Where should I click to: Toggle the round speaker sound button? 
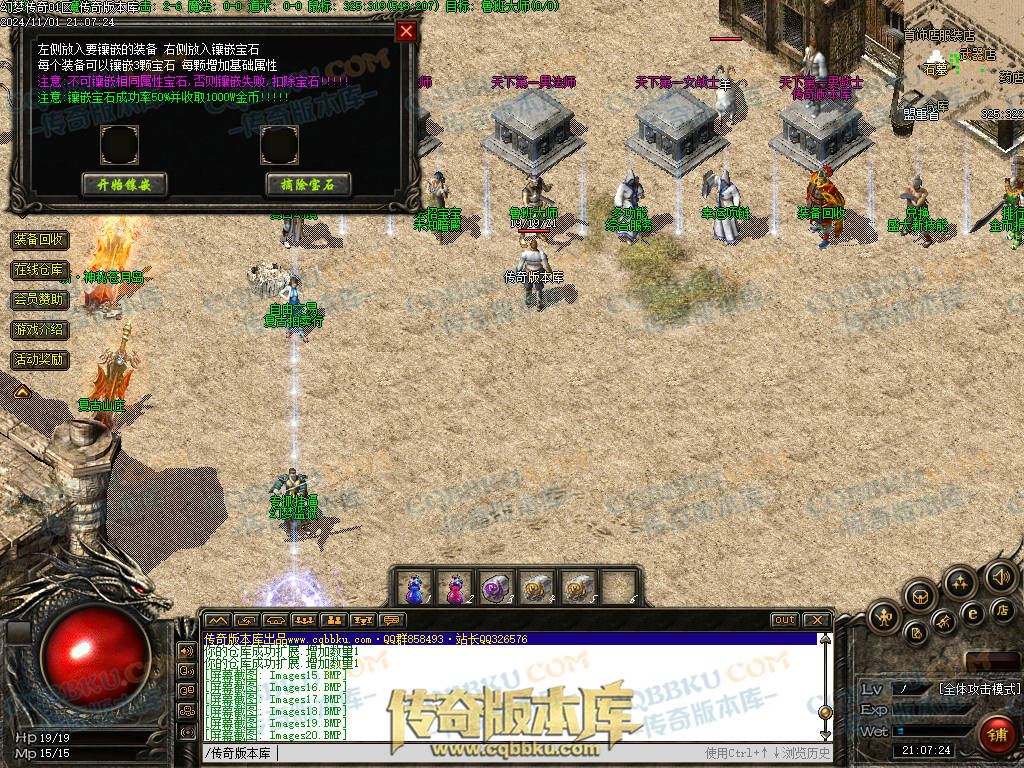1000,576
